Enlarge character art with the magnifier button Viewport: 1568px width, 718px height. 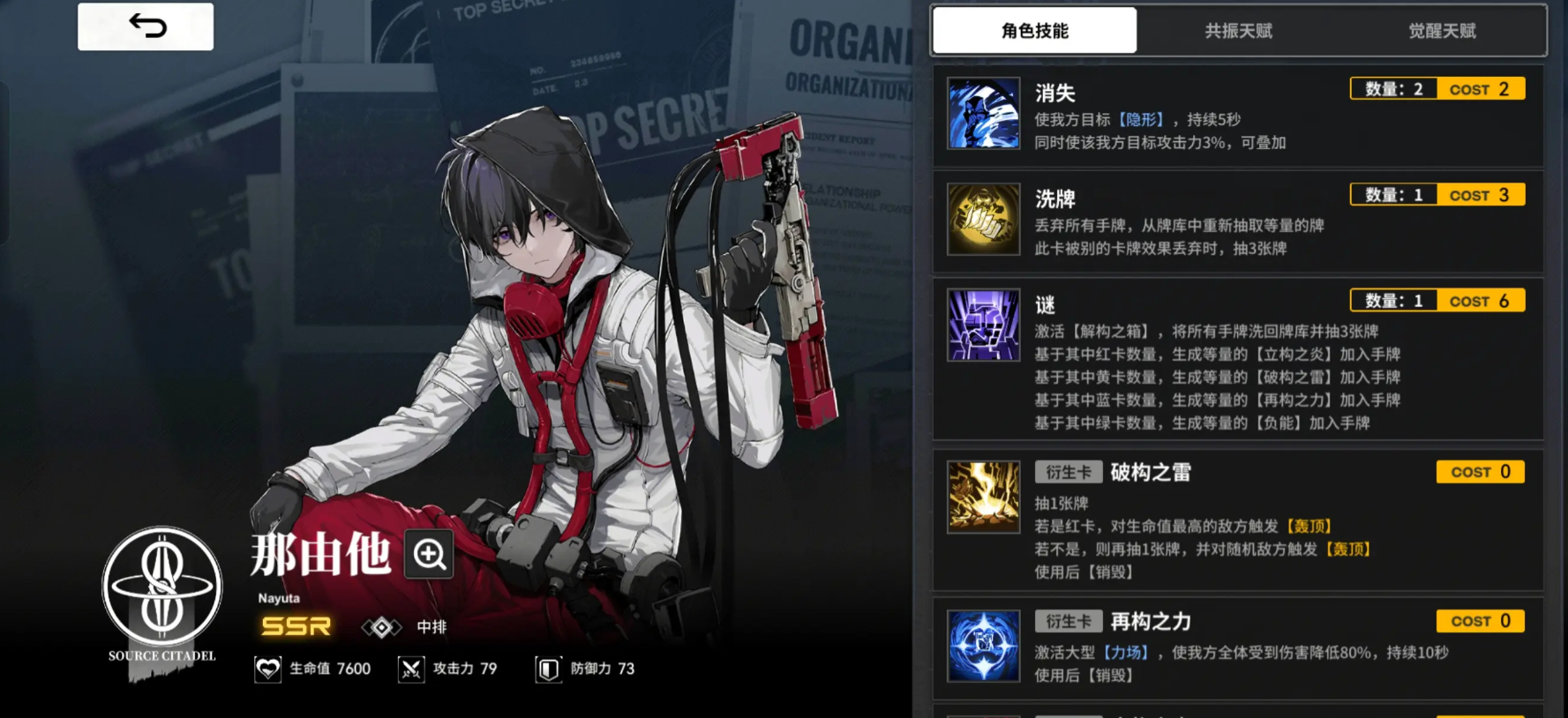tap(429, 554)
